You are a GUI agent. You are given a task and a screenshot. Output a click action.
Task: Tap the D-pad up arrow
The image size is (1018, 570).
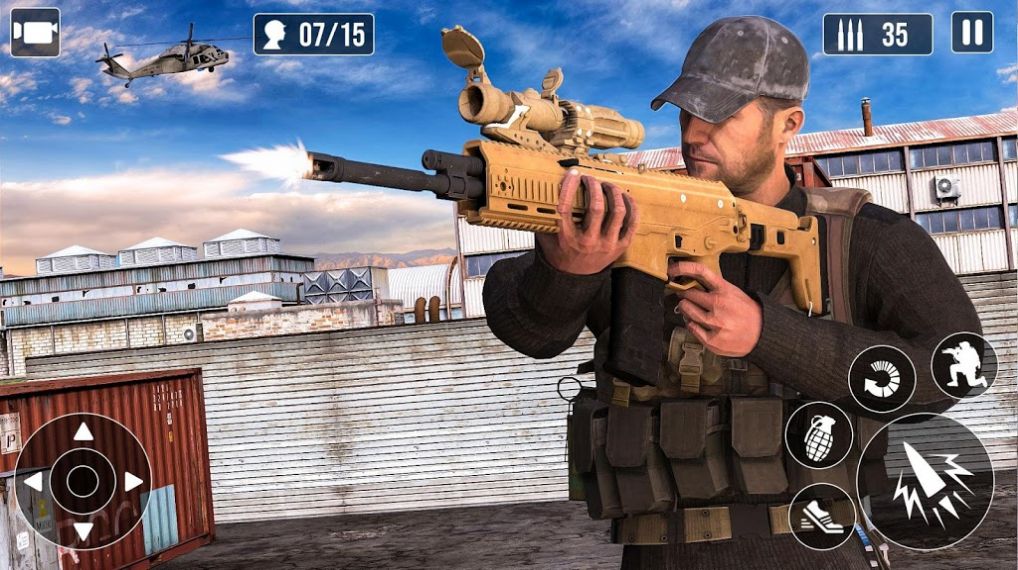(x=83, y=432)
